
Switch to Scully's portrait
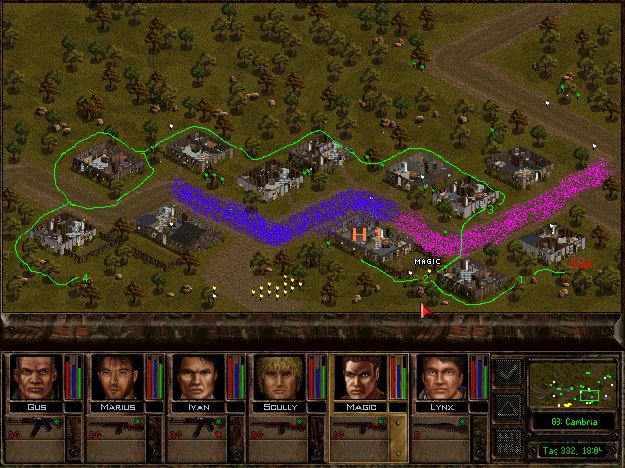278,377
